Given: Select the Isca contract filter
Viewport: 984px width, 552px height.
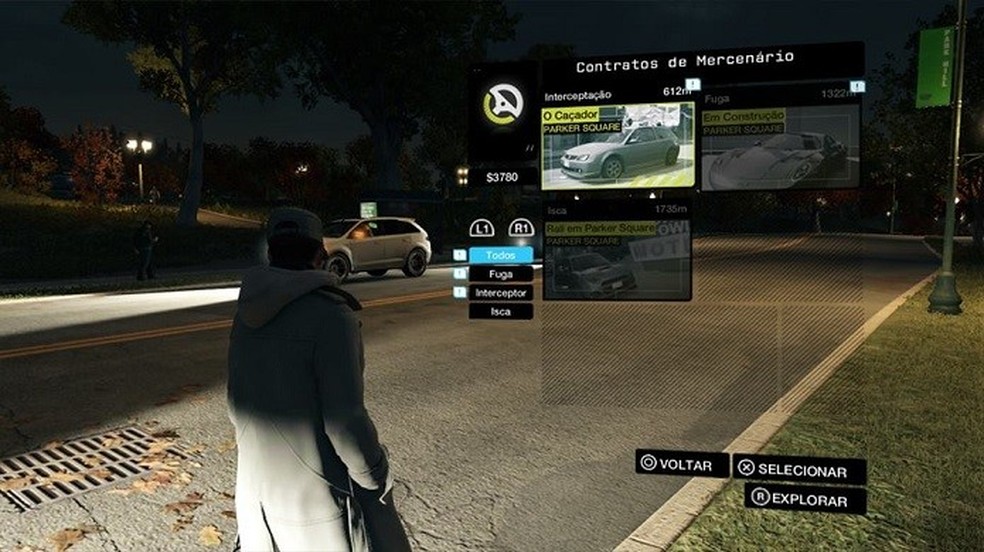Looking at the screenshot, I should [x=500, y=311].
